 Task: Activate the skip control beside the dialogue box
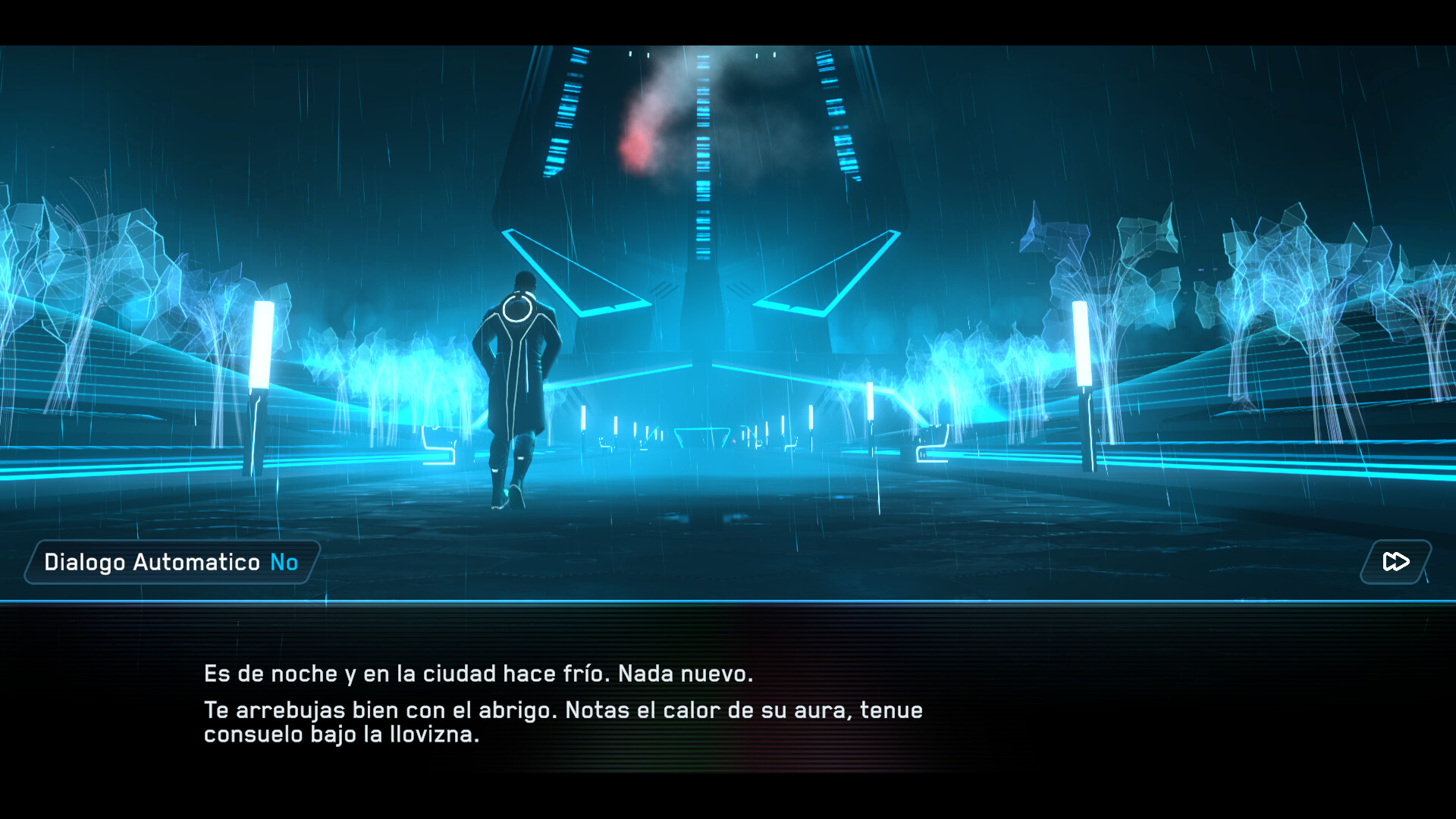click(1395, 562)
